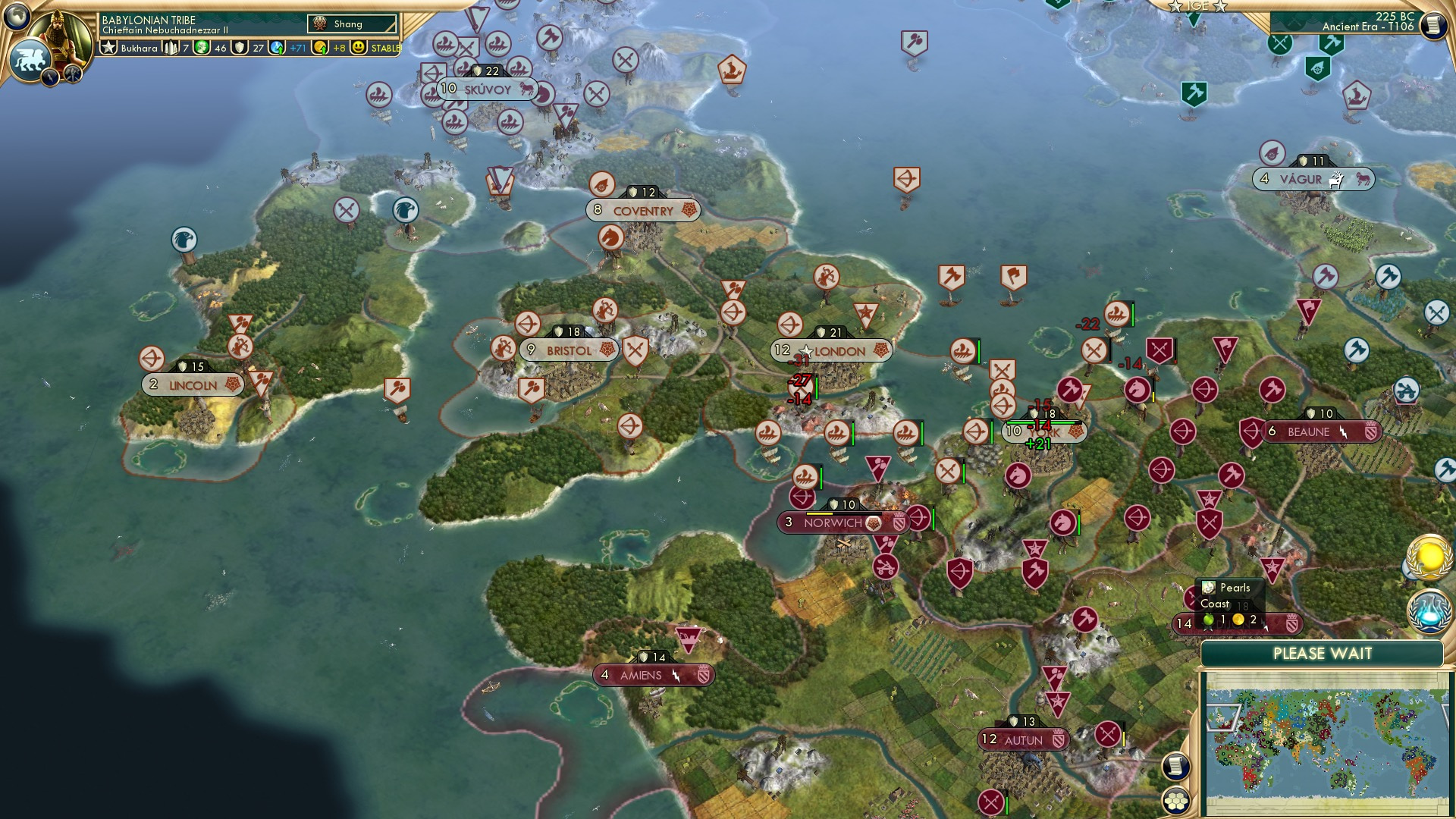The image size is (1456, 819).
Task: Click the gold income coin icon showing +8
Action: 318,48
